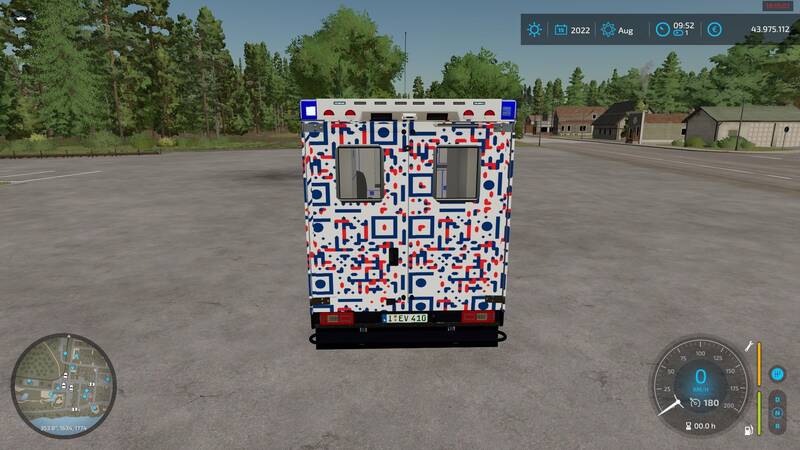The width and height of the screenshot is (800, 450).
Task: Choose the N neutral gear indicator
Action: point(777,412)
